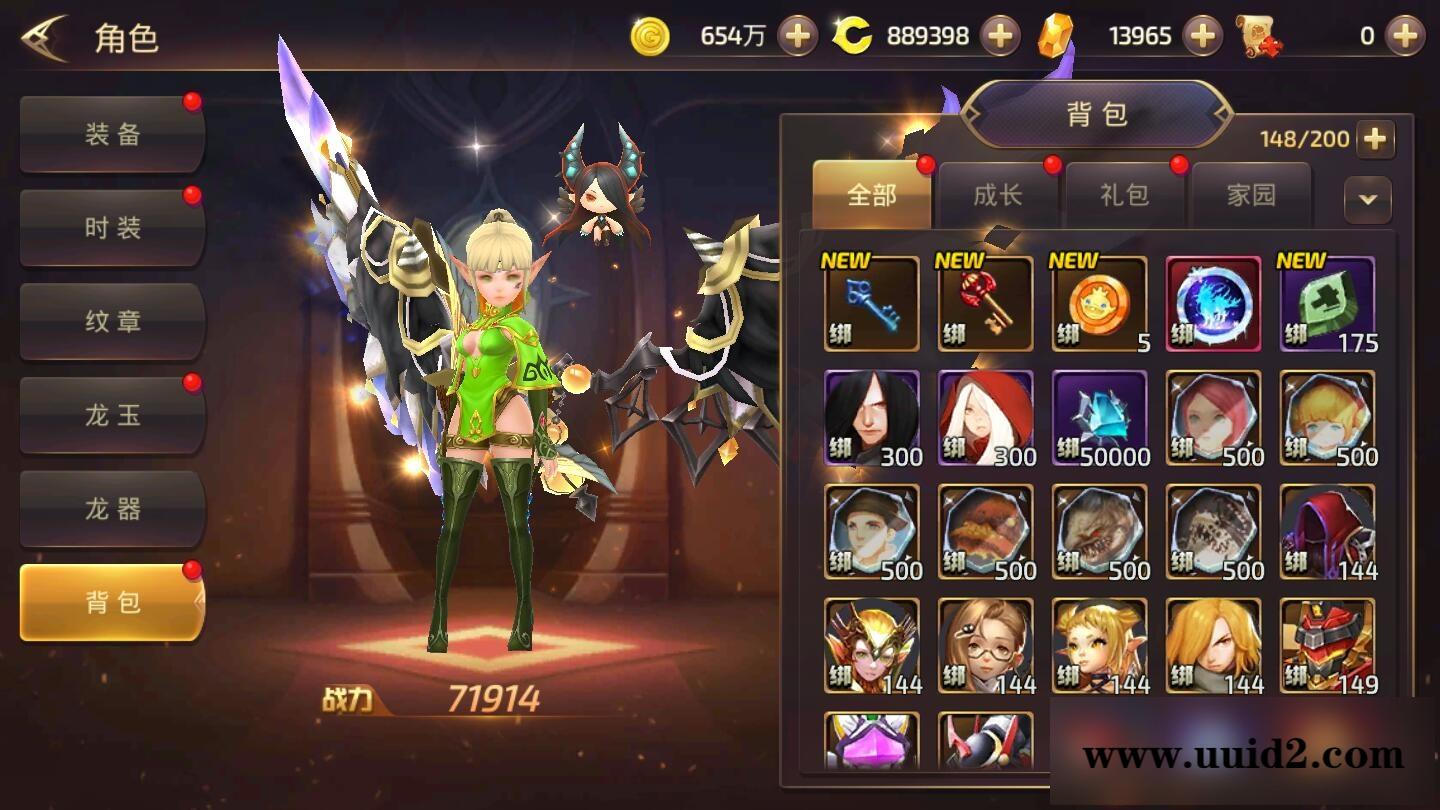Open the 装备 equipment menu
The height and width of the screenshot is (810, 1440).
pyautogui.click(x=112, y=135)
